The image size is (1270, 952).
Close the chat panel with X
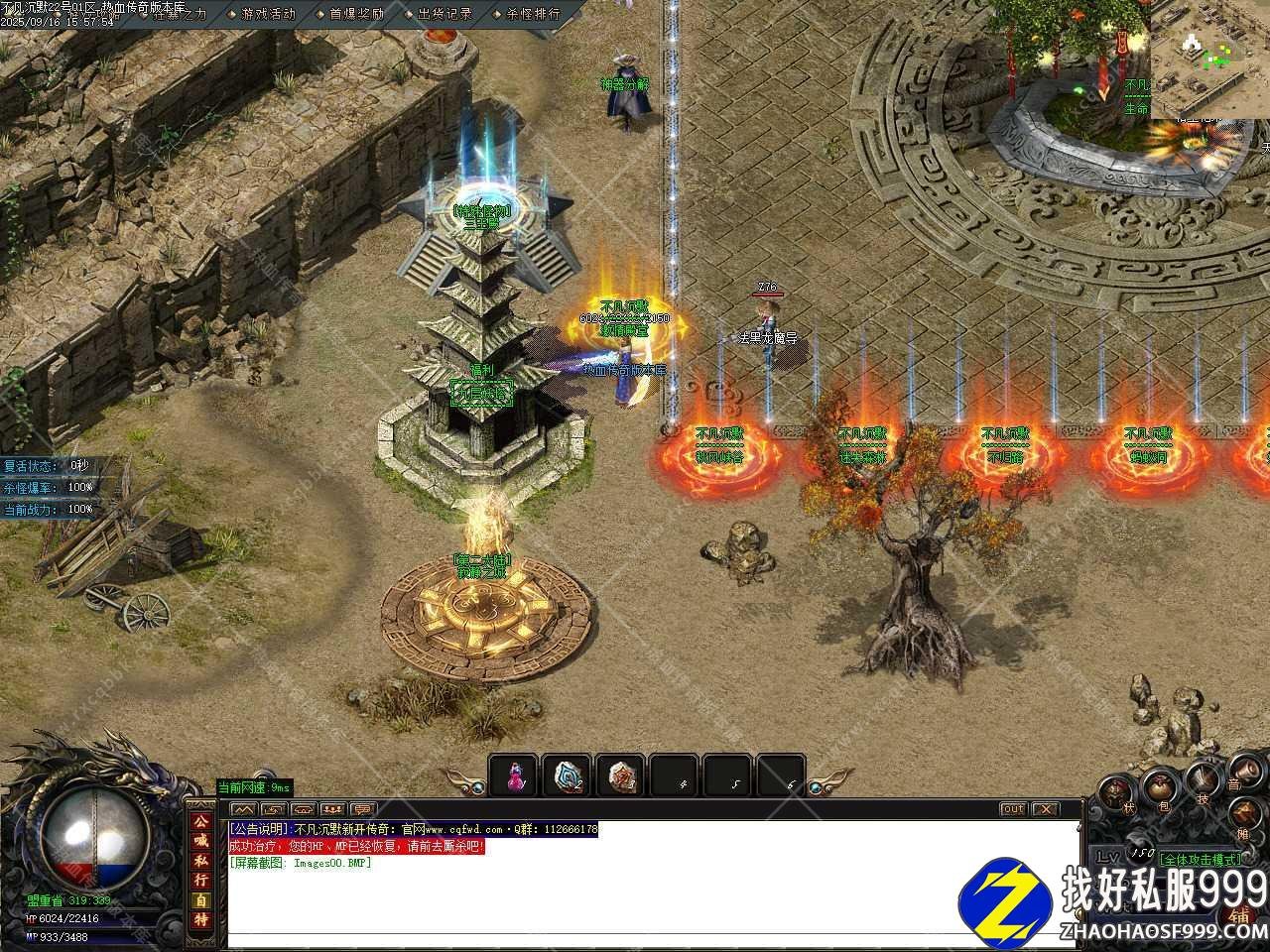point(1046,809)
